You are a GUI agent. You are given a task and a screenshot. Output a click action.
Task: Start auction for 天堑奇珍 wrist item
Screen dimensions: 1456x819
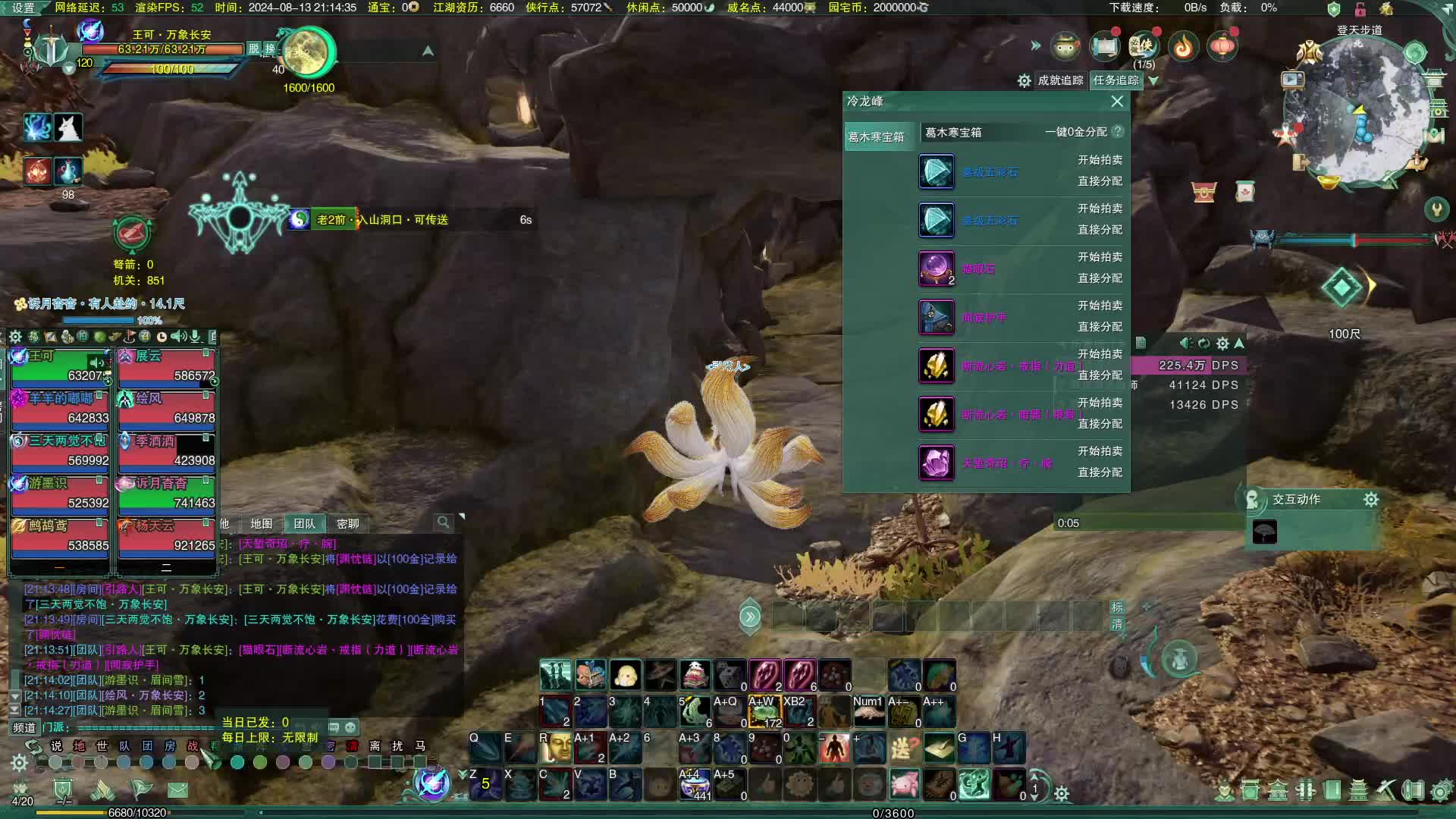[x=1100, y=451]
